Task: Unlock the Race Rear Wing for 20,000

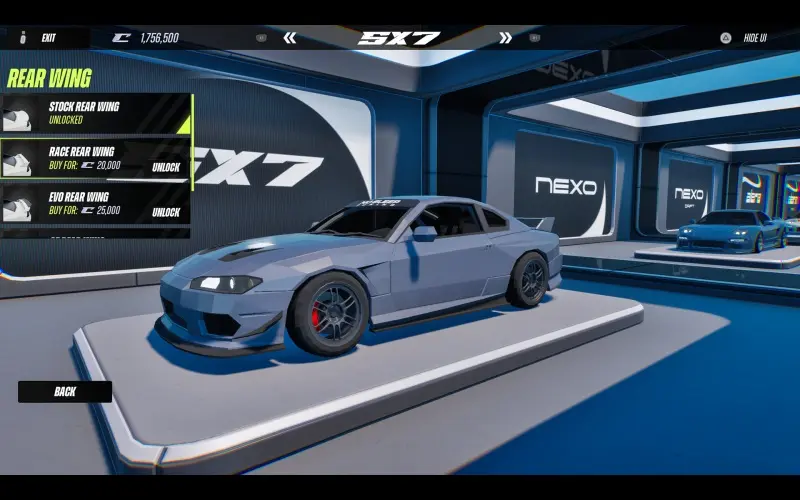Action: click(x=165, y=167)
